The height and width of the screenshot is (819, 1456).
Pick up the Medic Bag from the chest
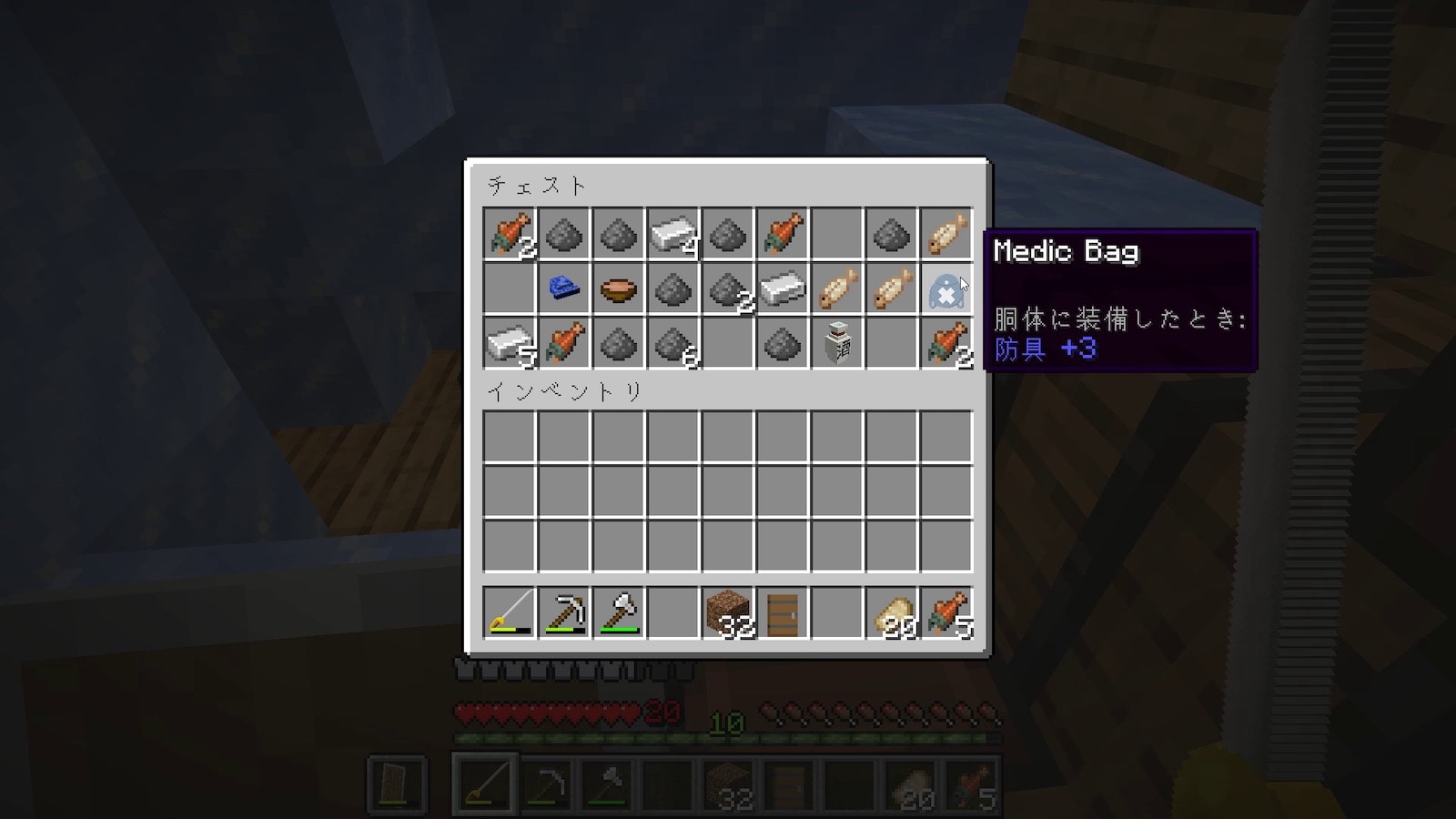(945, 290)
